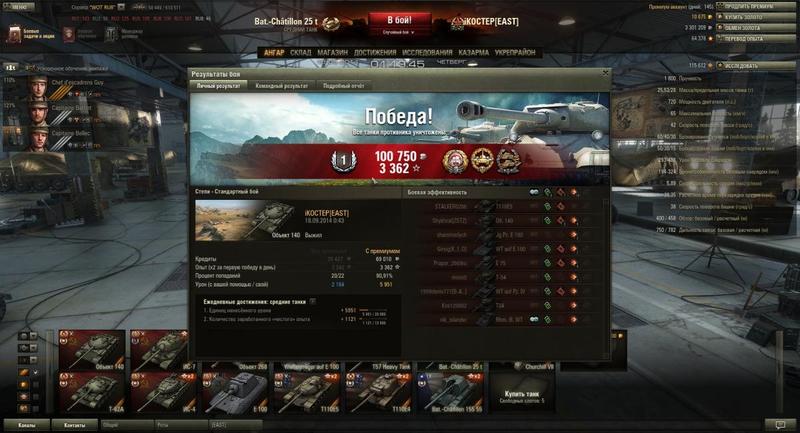Viewport: 800px width, 433px height.
Task: Open the Каналы chat channels button
Action: click(27, 425)
